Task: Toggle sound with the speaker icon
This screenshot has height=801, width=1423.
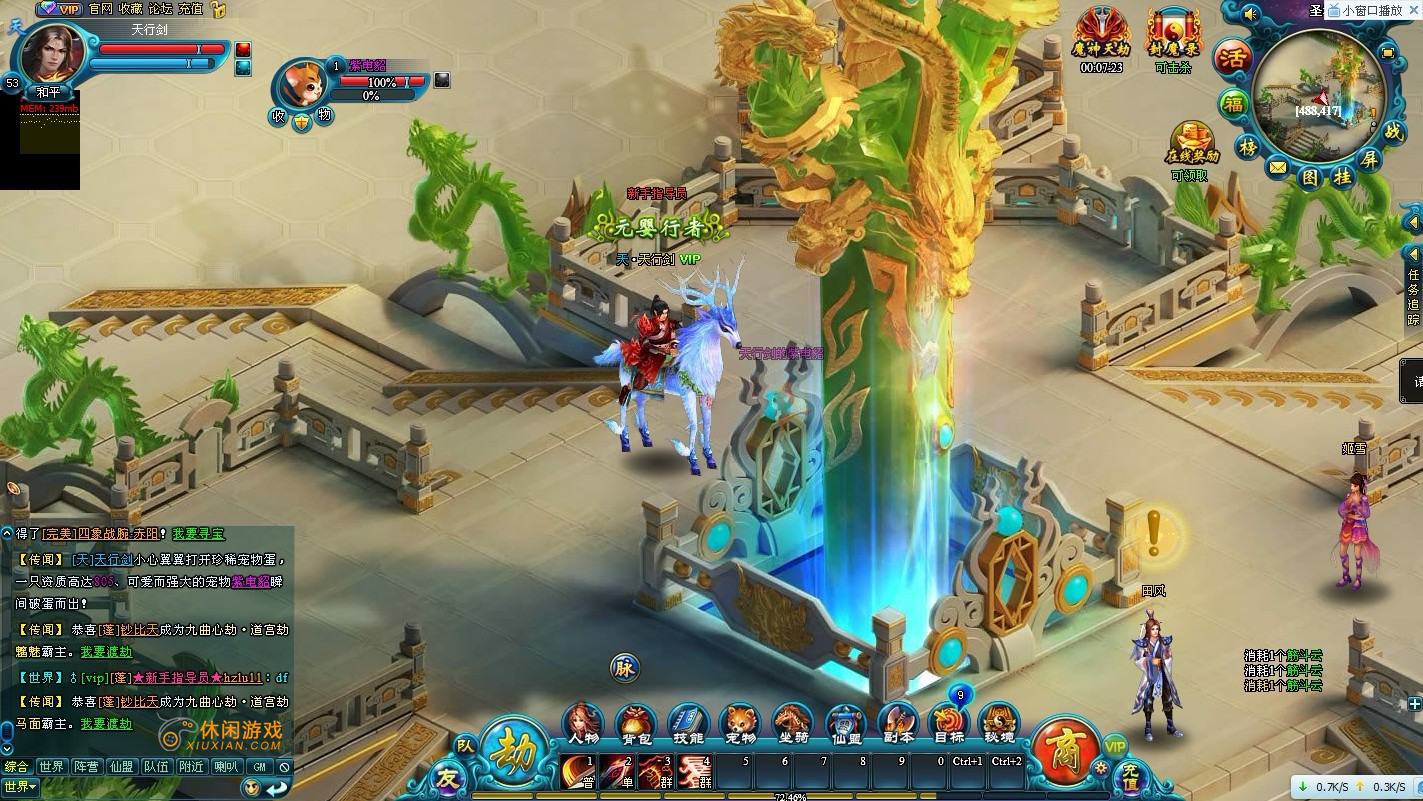Action: pos(1250,14)
